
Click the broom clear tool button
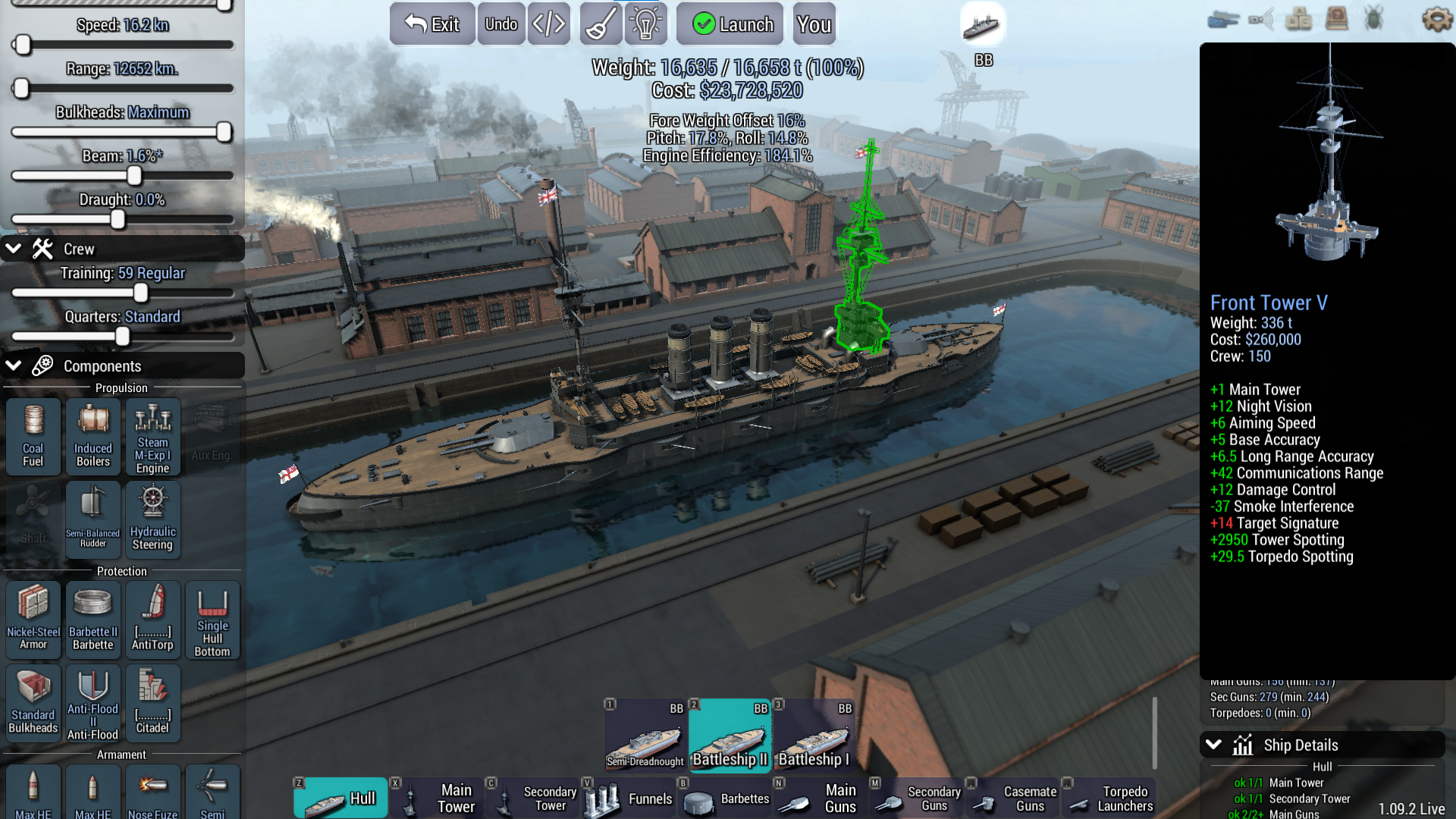pos(601,24)
